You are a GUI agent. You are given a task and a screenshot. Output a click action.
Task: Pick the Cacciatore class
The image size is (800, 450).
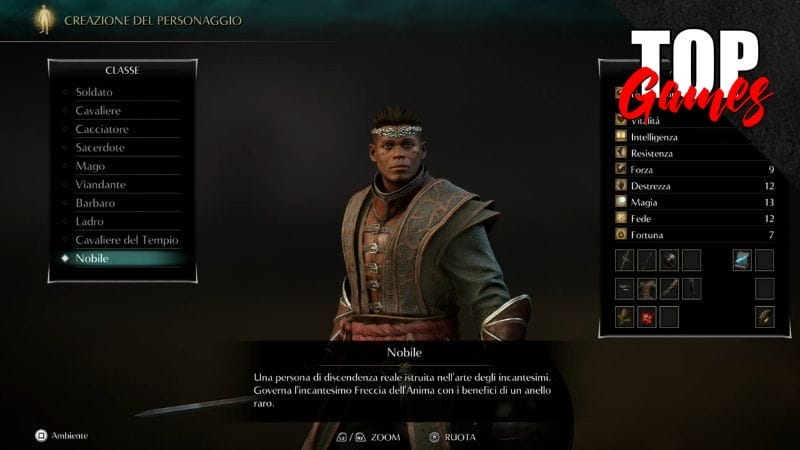(x=102, y=129)
